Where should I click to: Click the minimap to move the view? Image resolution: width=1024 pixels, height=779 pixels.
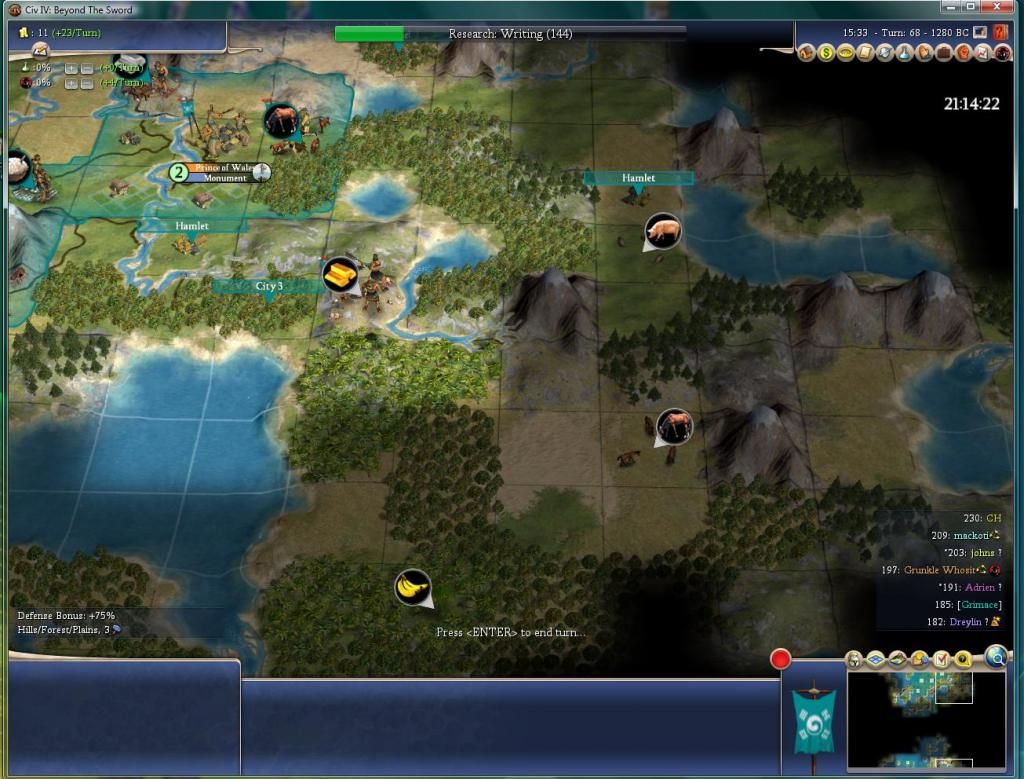click(x=925, y=720)
